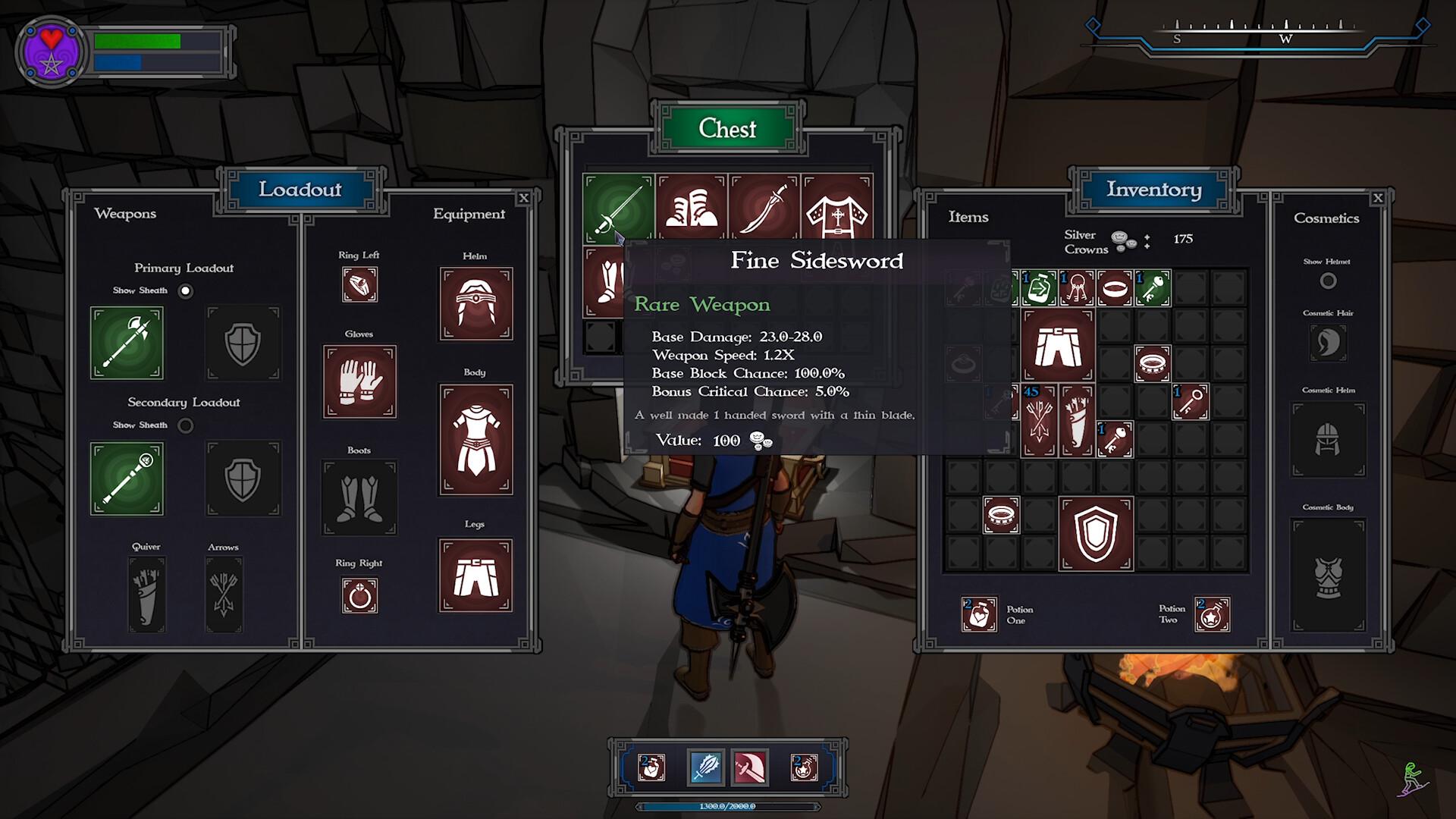Click the equipped Helm slot
The image size is (1456, 819).
tap(475, 303)
